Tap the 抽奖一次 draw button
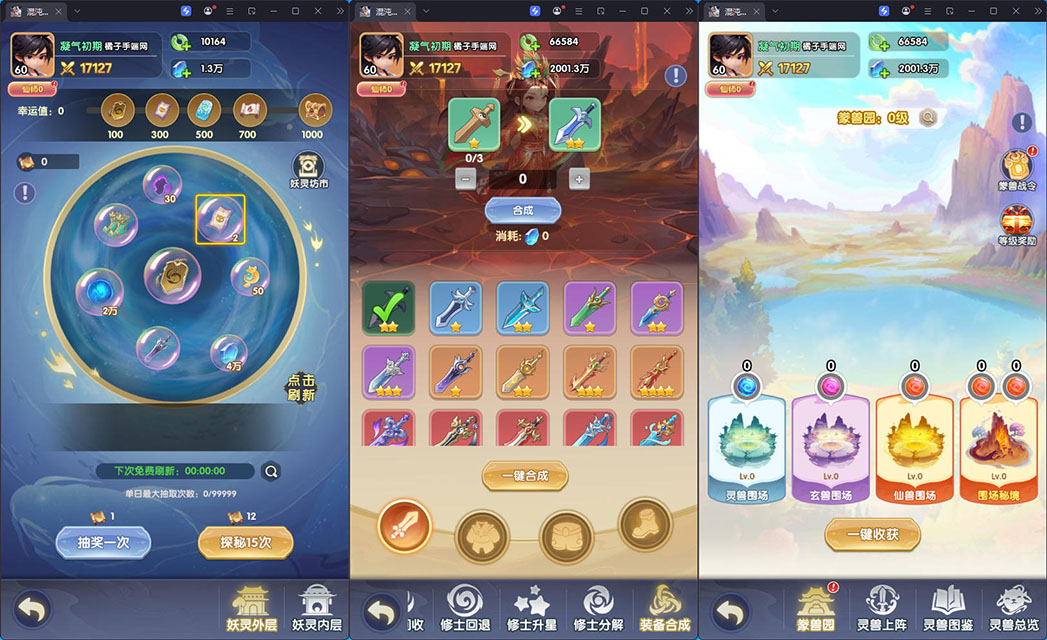This screenshot has height=640, width=1047. pyautogui.click(x=103, y=542)
